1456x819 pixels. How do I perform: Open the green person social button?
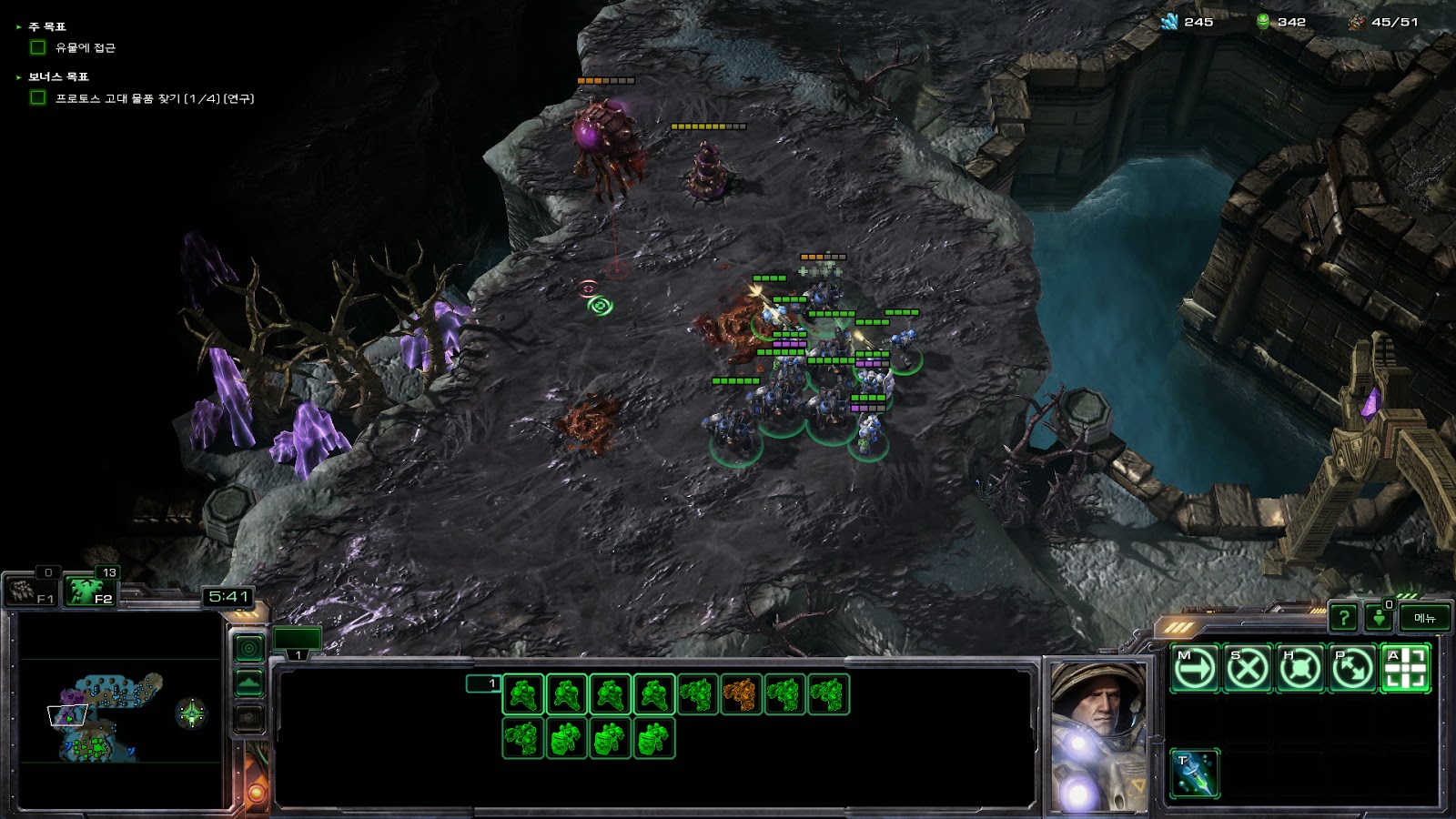pos(1379,618)
